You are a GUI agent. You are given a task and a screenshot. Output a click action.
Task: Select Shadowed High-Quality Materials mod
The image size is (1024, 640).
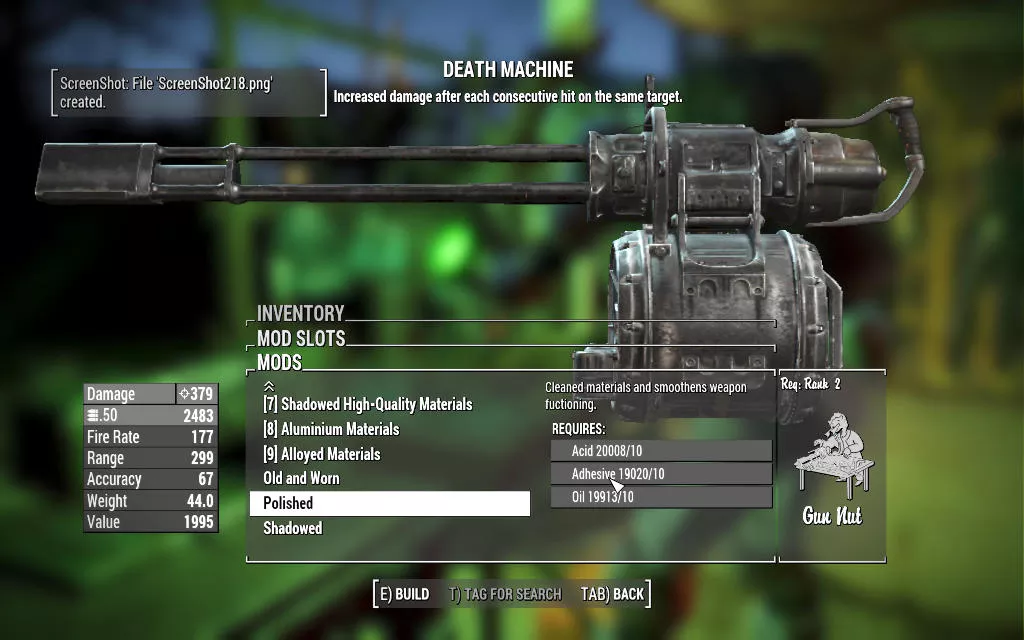click(x=367, y=404)
